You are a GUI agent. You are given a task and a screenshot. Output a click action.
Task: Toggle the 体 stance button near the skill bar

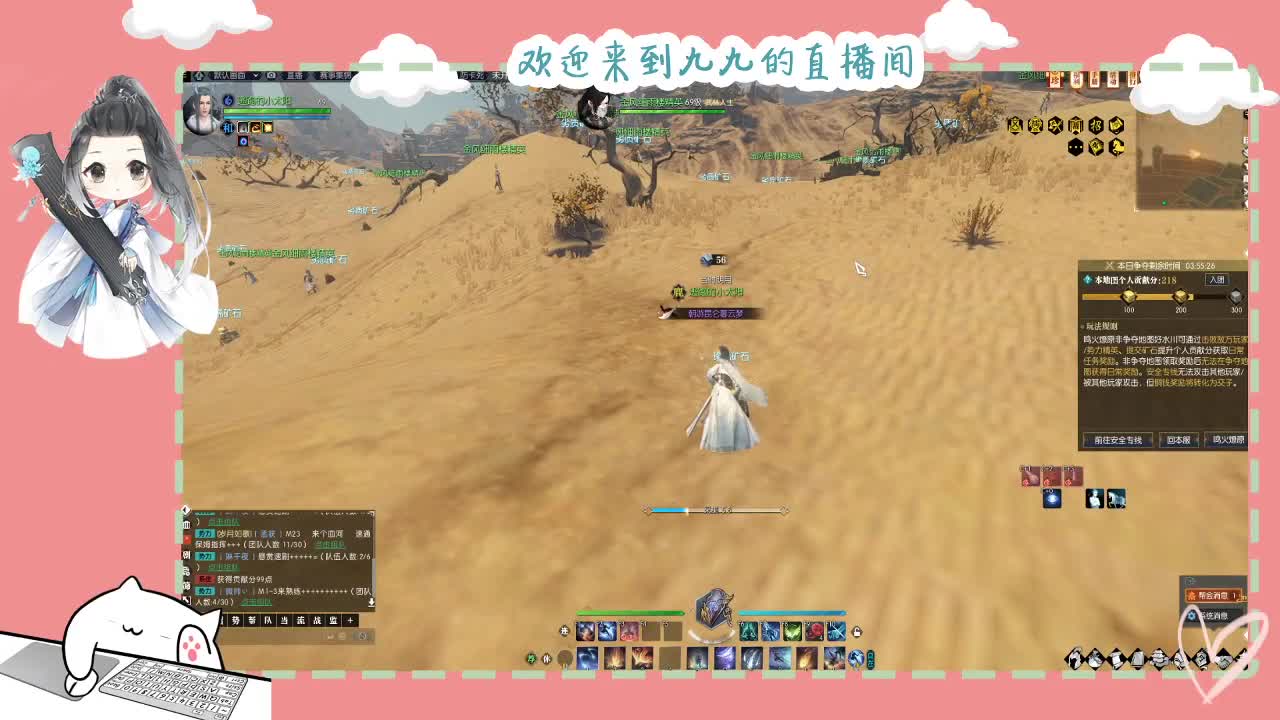point(545,657)
